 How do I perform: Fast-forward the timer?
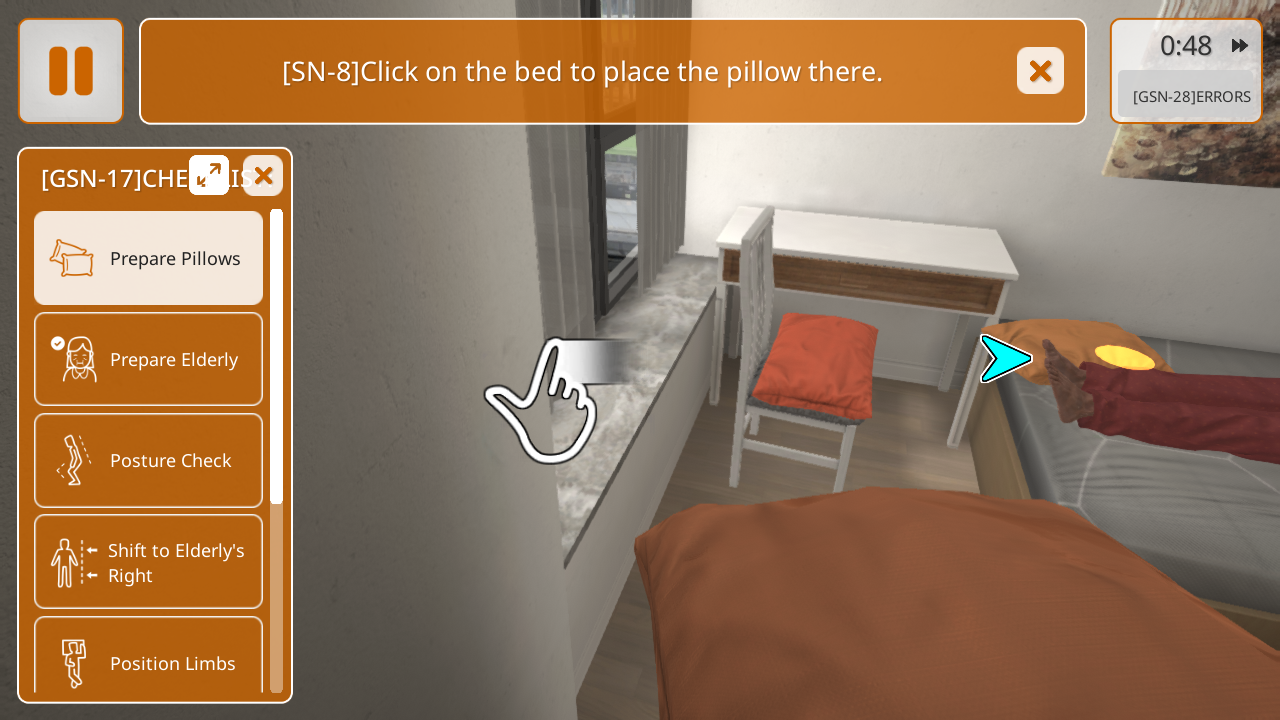pos(1240,46)
